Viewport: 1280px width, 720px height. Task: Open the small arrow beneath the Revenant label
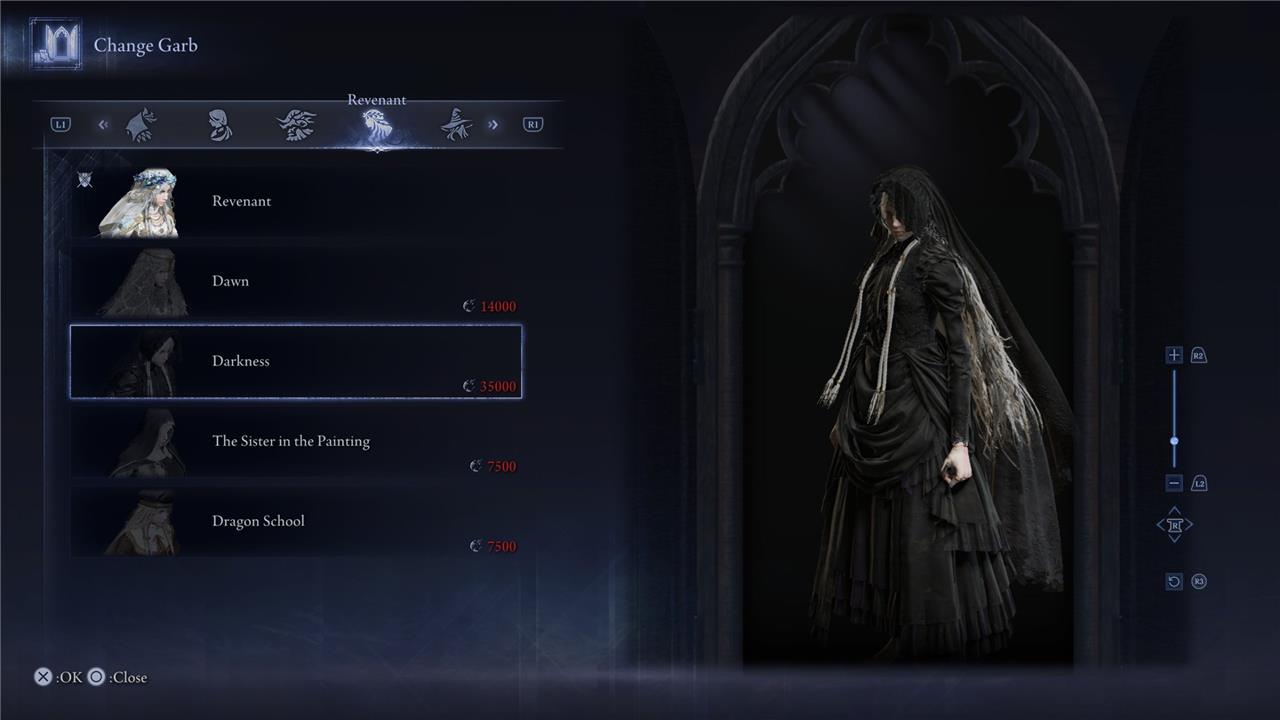(x=377, y=150)
